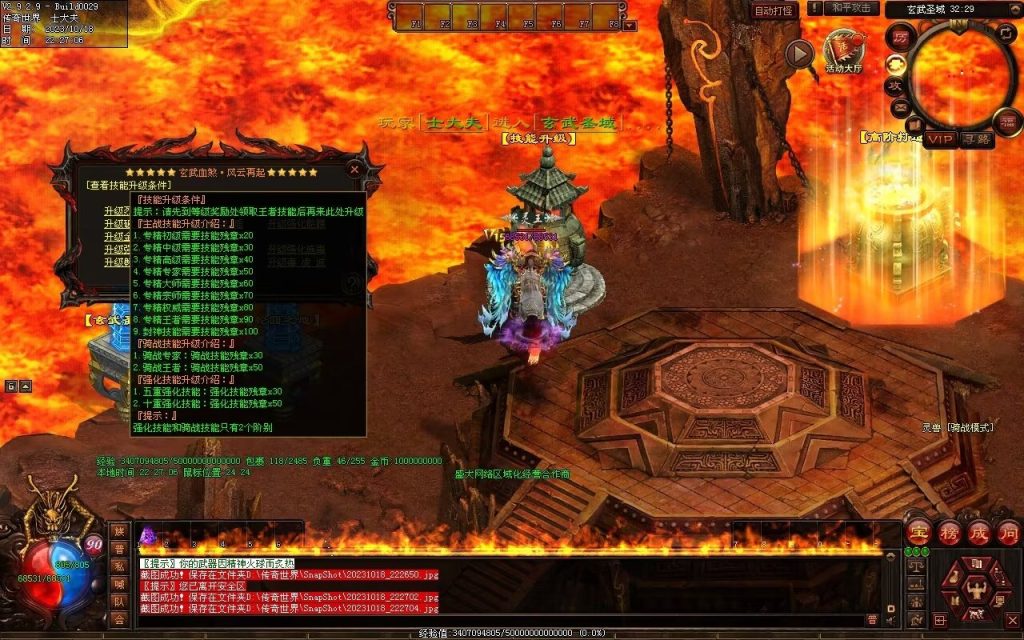Click the refresh arrows on the minimap
The image size is (1024, 640).
[1007, 34]
